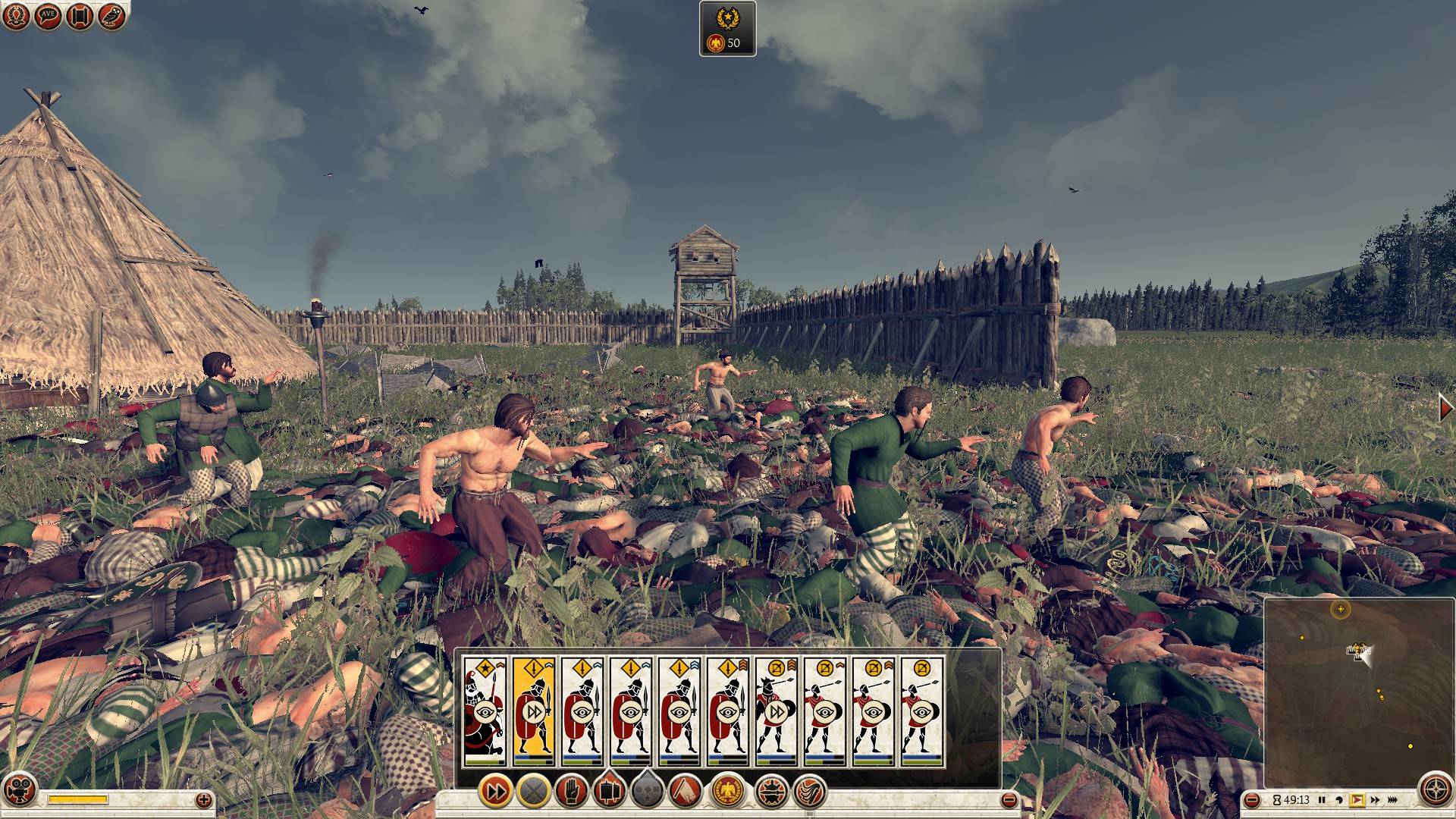Click the crossed swords melee button
The width and height of the screenshot is (1456, 819).
pos(533,792)
